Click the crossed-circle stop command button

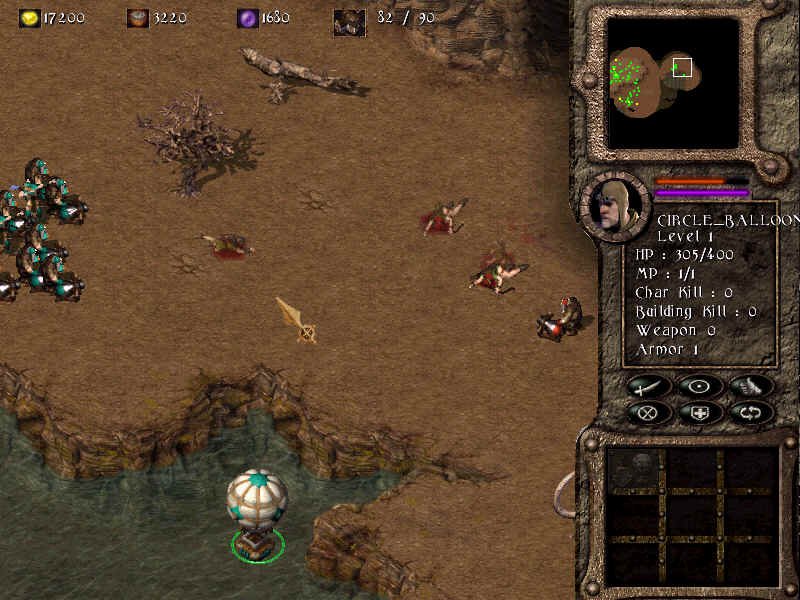648,411
